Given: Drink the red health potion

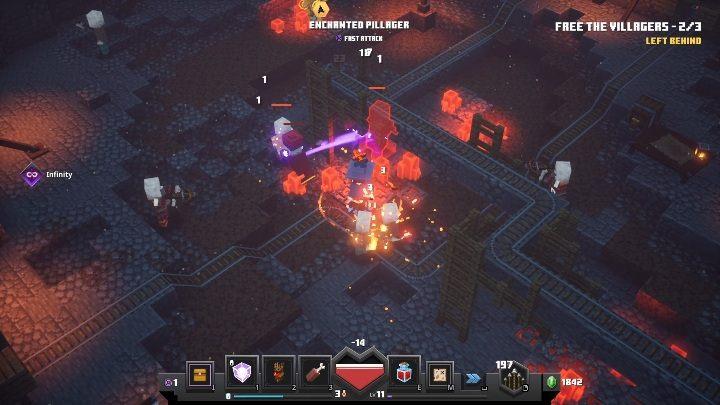Looking at the screenshot, I should coord(404,374).
